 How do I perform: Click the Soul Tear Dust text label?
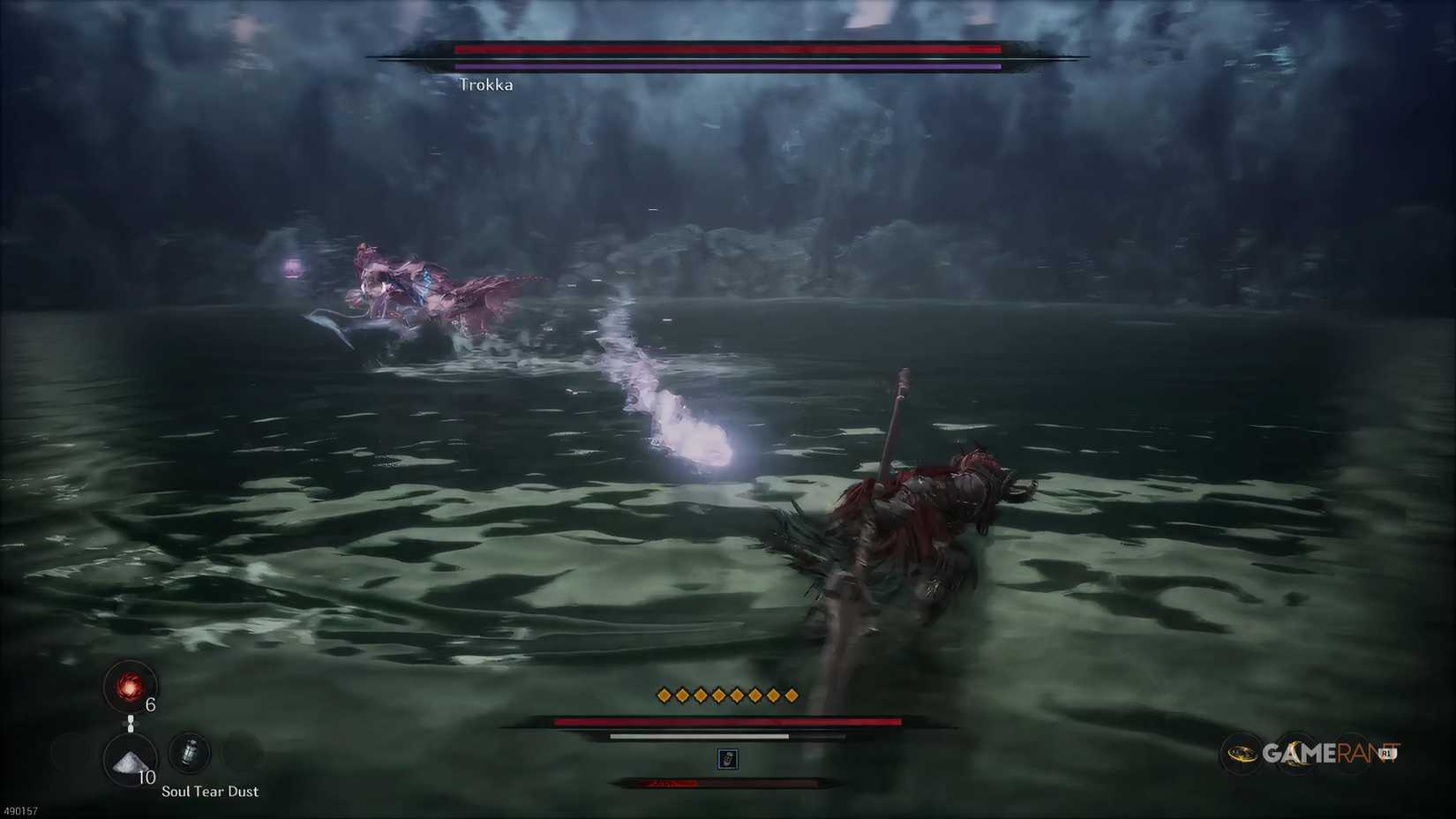tap(209, 792)
